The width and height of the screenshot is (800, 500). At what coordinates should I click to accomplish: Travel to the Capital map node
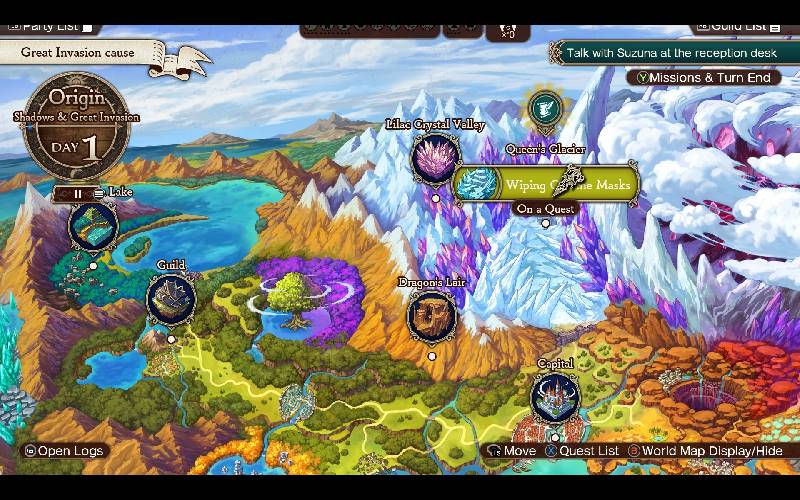point(555,397)
